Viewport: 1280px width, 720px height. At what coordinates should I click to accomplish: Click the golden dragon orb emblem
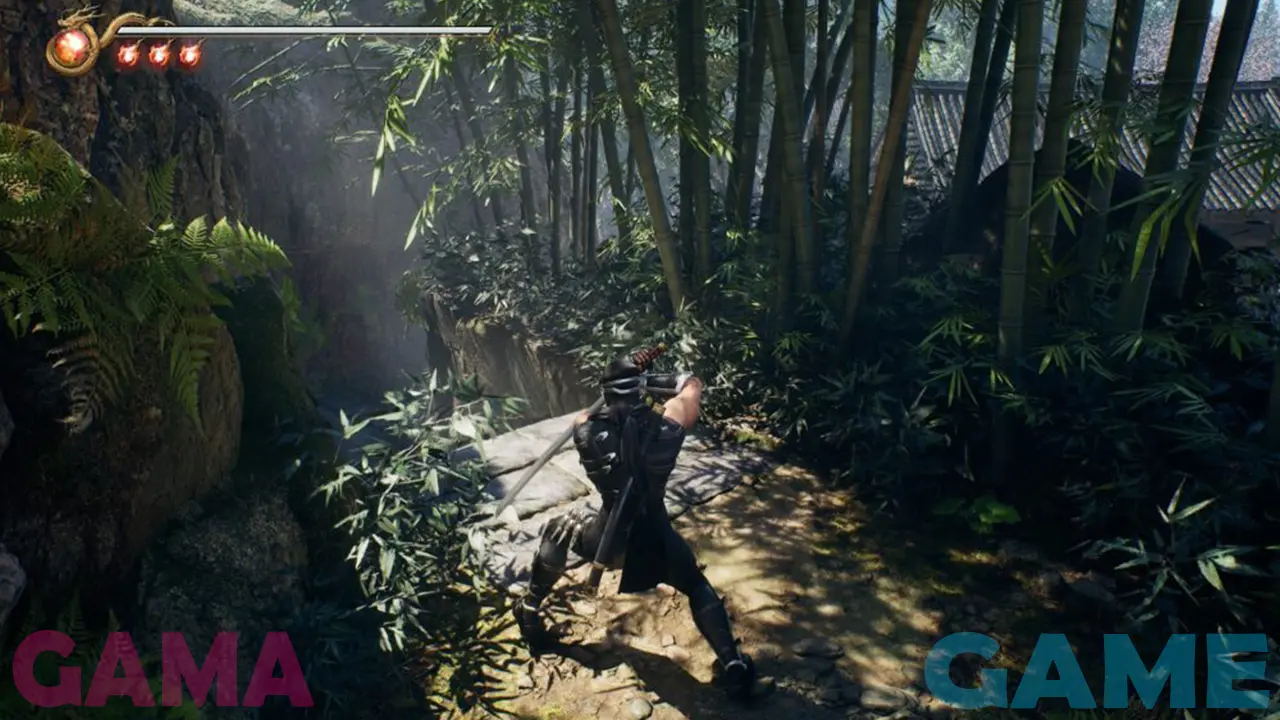72,47
